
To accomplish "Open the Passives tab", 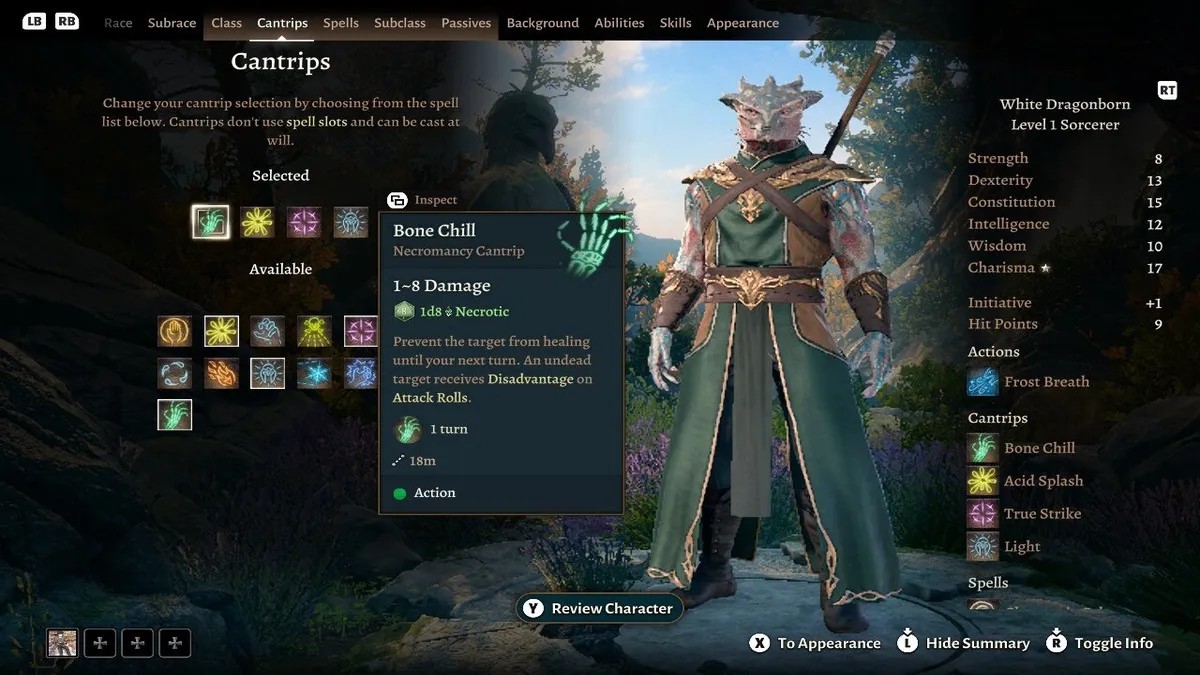I will point(466,23).
